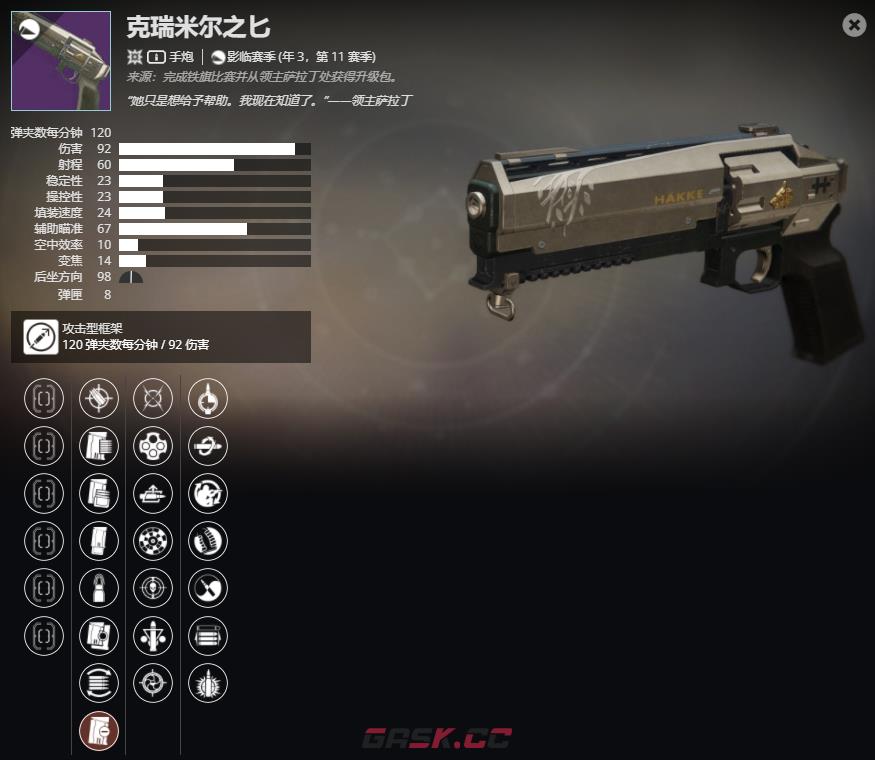Screen dimensions: 875x760
Task: Select the swirling crosshair trait icon
Action: click(x=153, y=683)
